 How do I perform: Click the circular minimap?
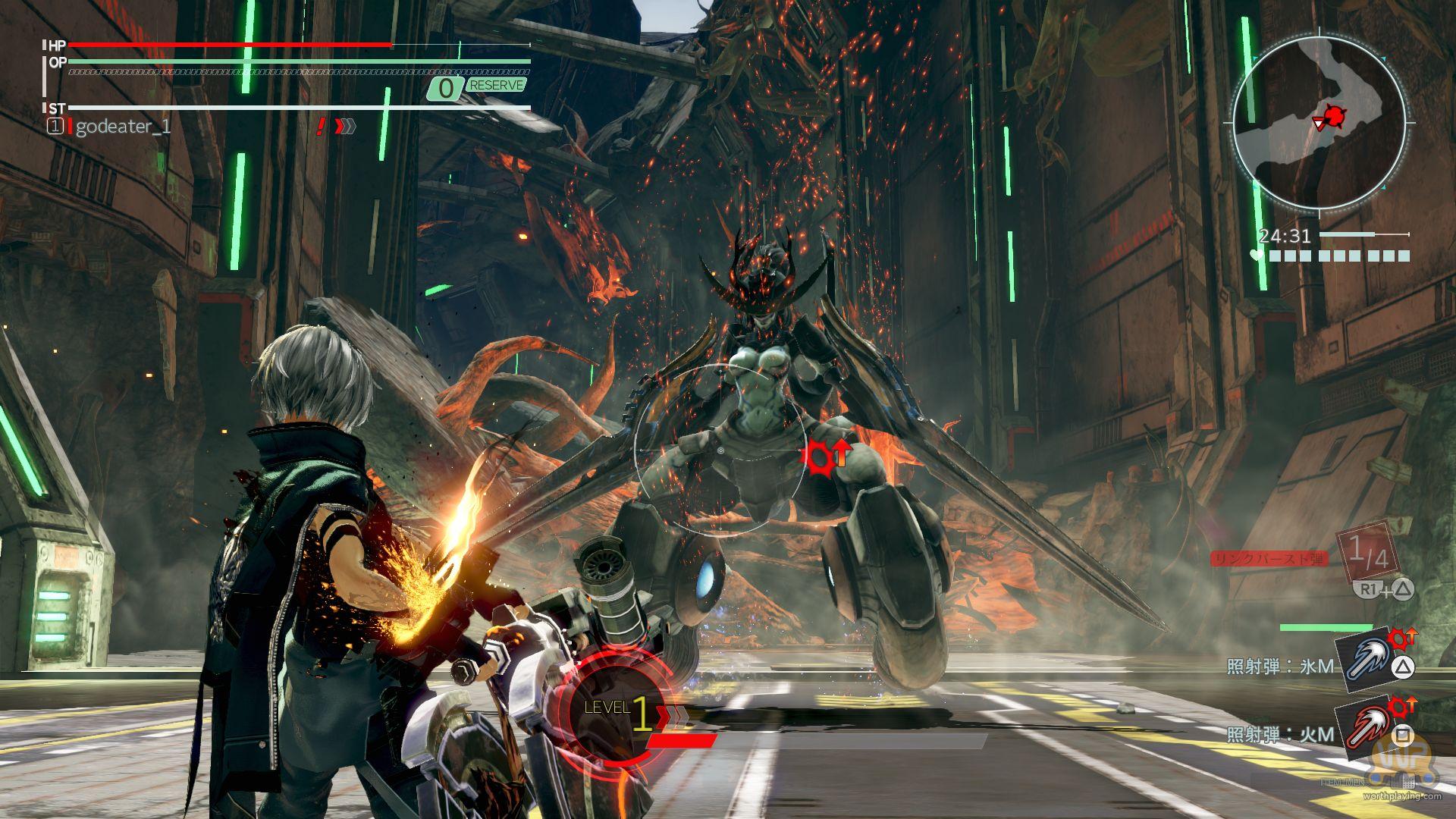[x=1319, y=121]
